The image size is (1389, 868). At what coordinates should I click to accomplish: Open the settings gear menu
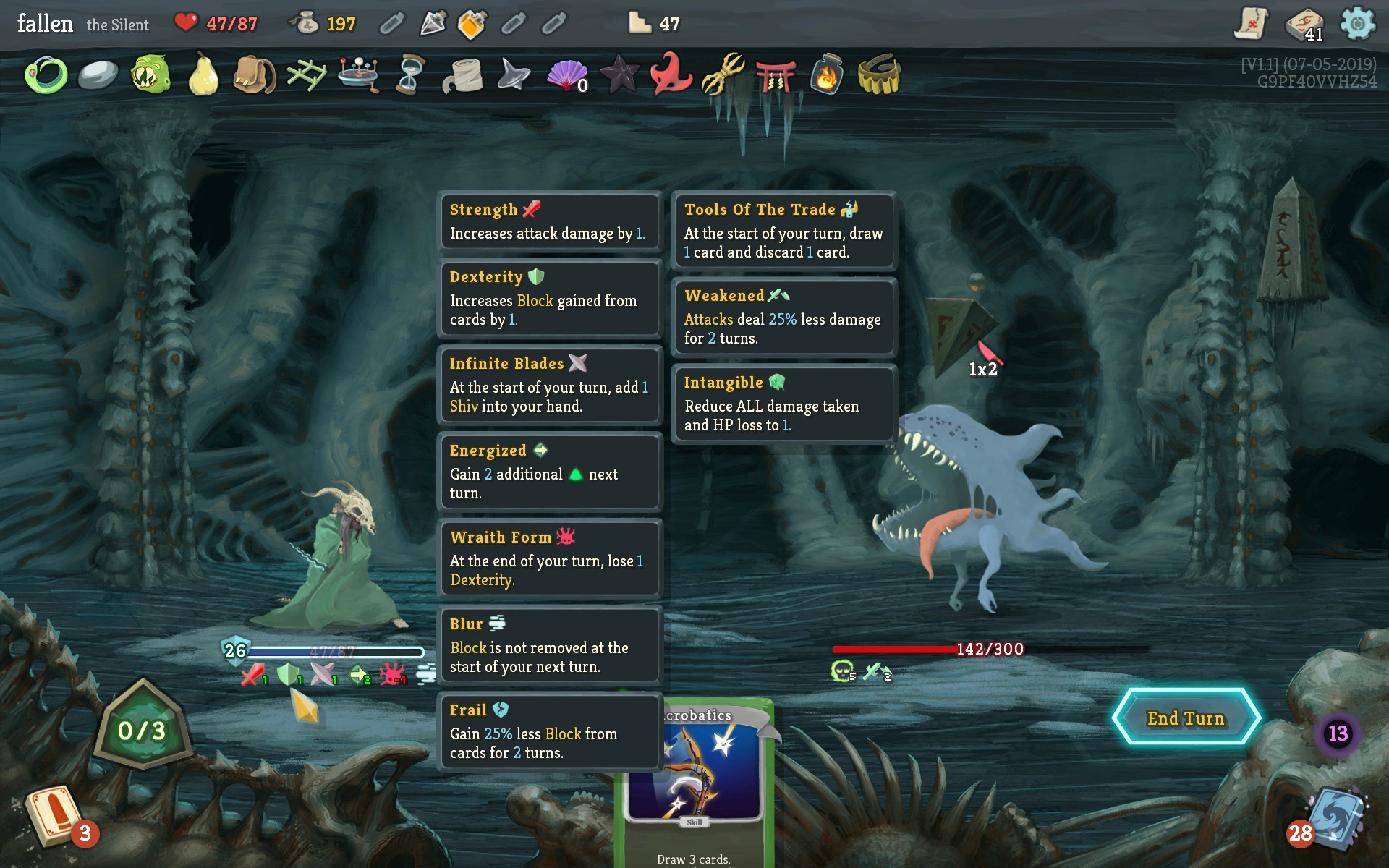click(1357, 25)
